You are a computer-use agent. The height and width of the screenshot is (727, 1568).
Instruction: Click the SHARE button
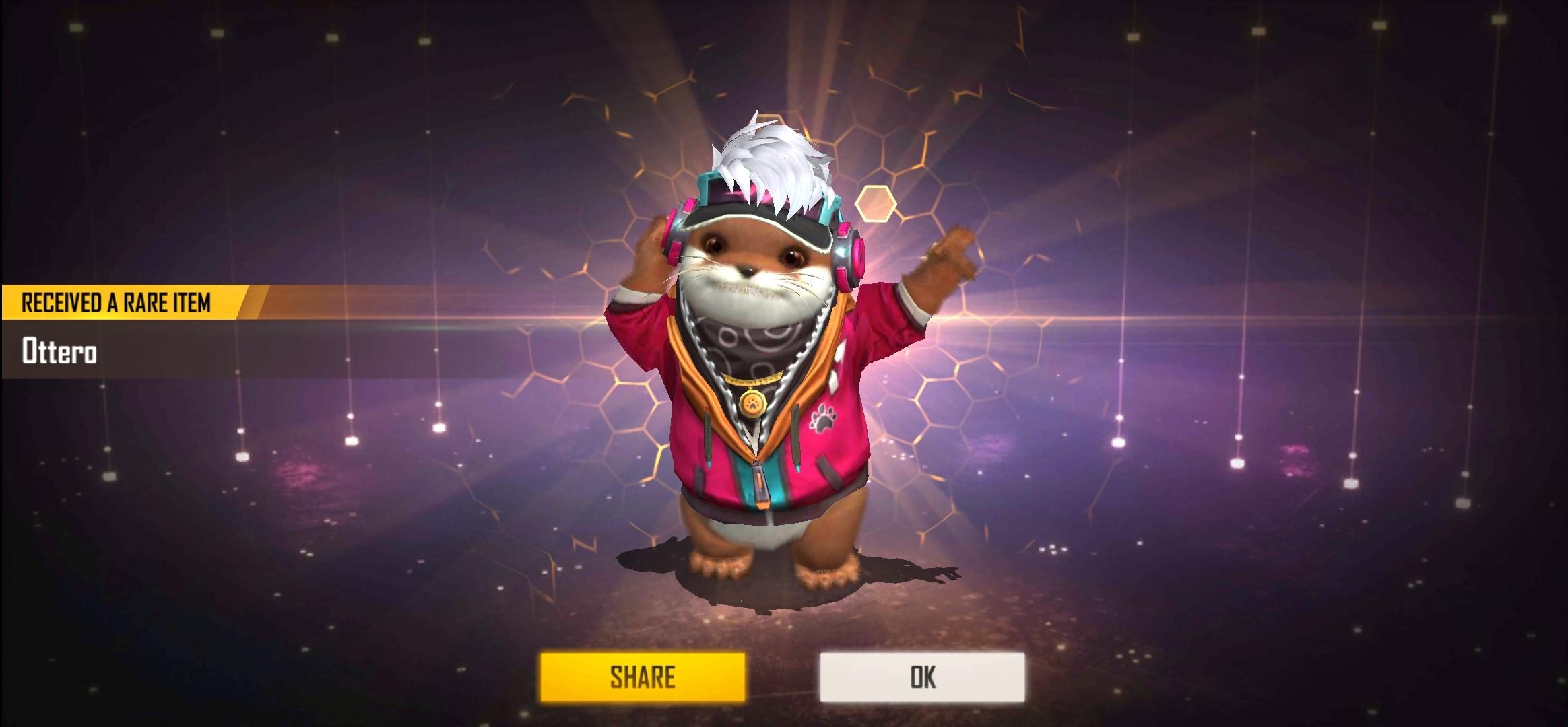click(x=643, y=677)
